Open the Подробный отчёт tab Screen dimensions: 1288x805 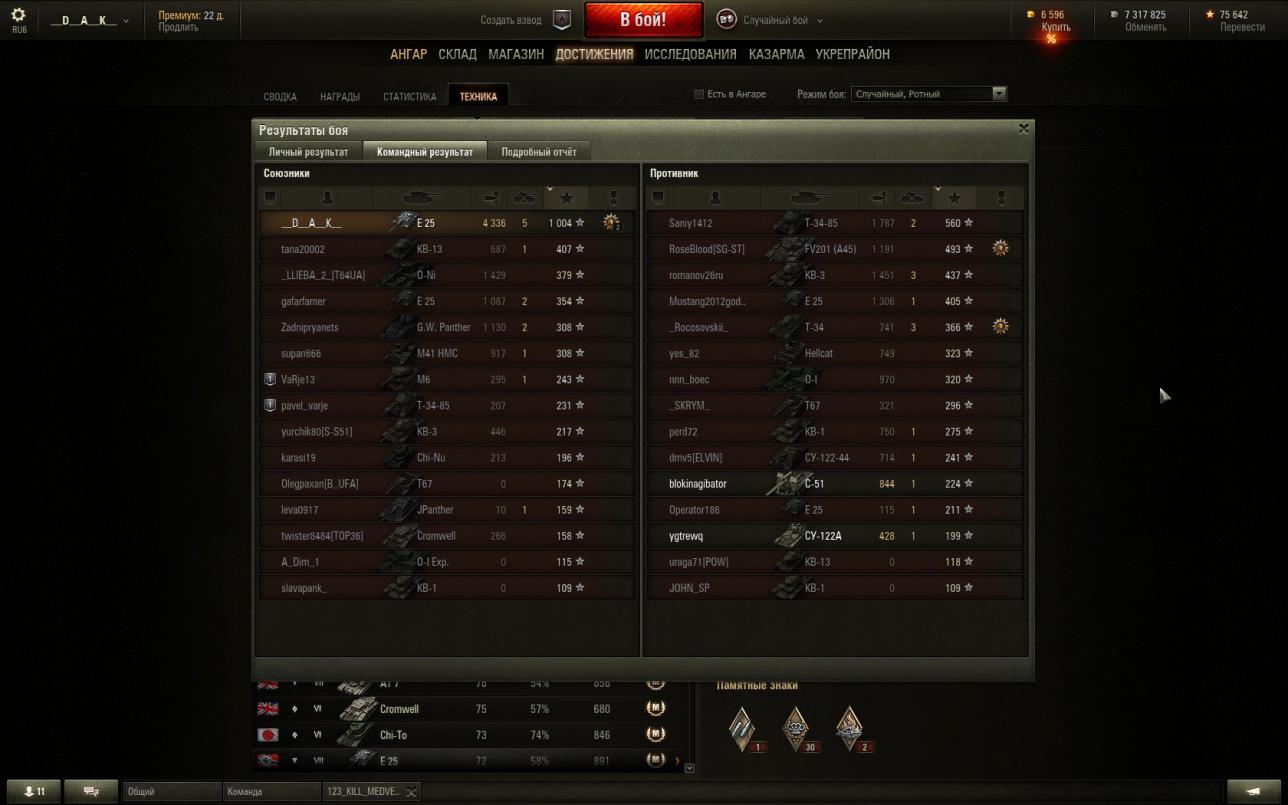[538, 152]
